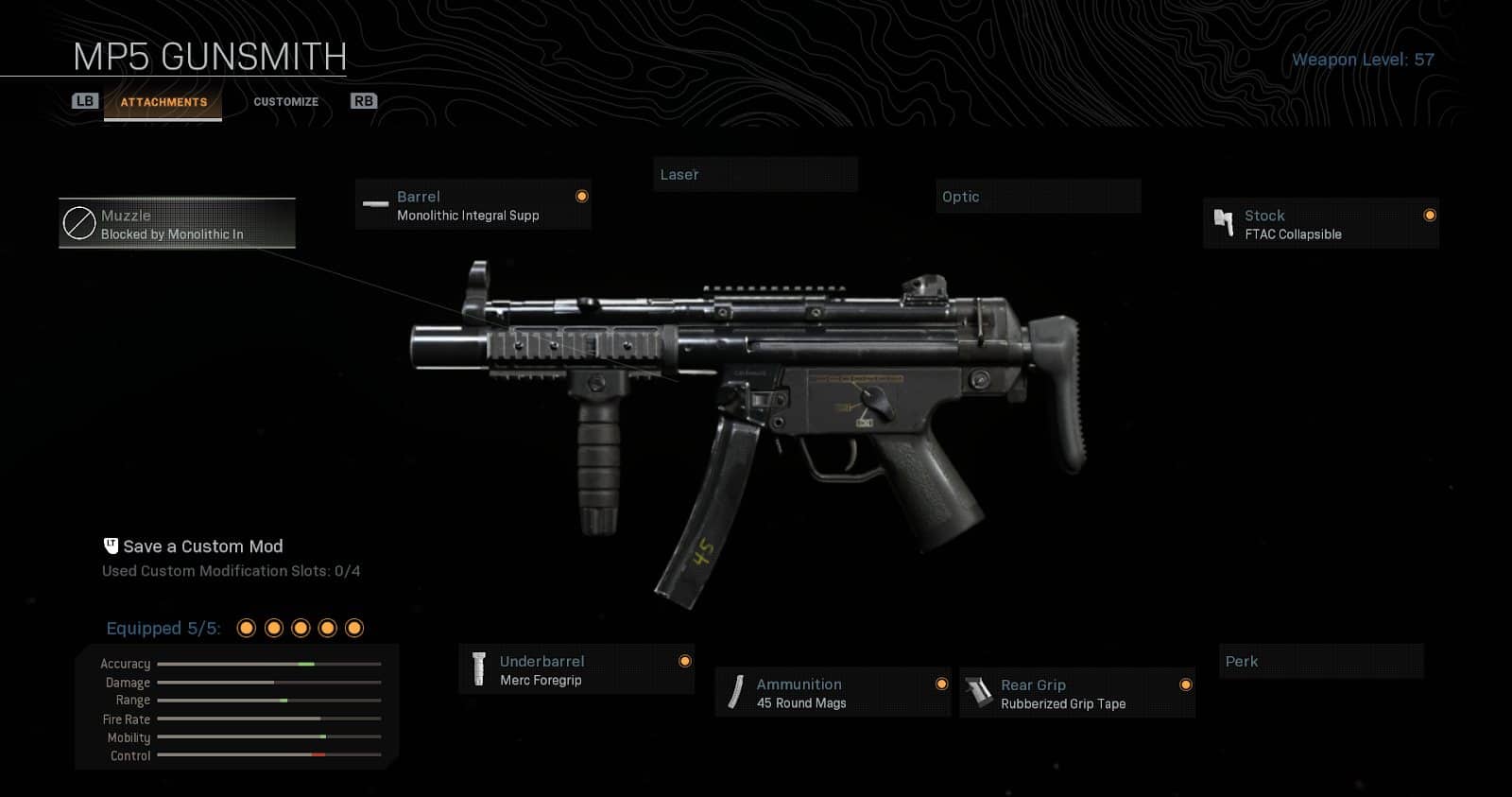The width and height of the screenshot is (1512, 797).
Task: Select the Merc Foregrip underbarrel icon
Action: coord(478,669)
